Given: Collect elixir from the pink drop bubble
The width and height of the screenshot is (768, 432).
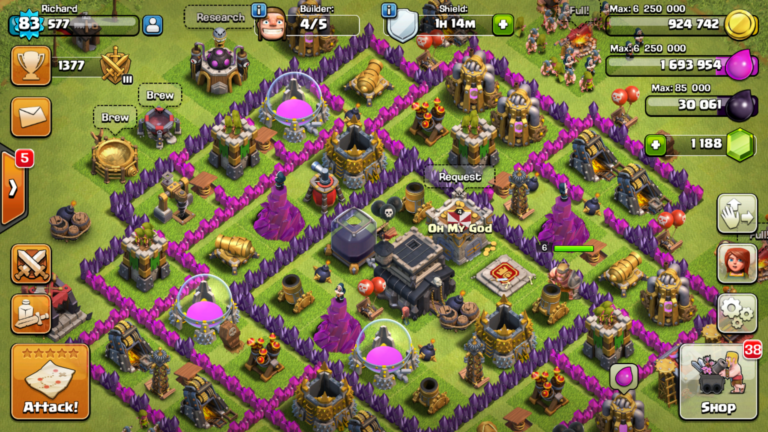Looking at the screenshot, I should coord(623,376).
